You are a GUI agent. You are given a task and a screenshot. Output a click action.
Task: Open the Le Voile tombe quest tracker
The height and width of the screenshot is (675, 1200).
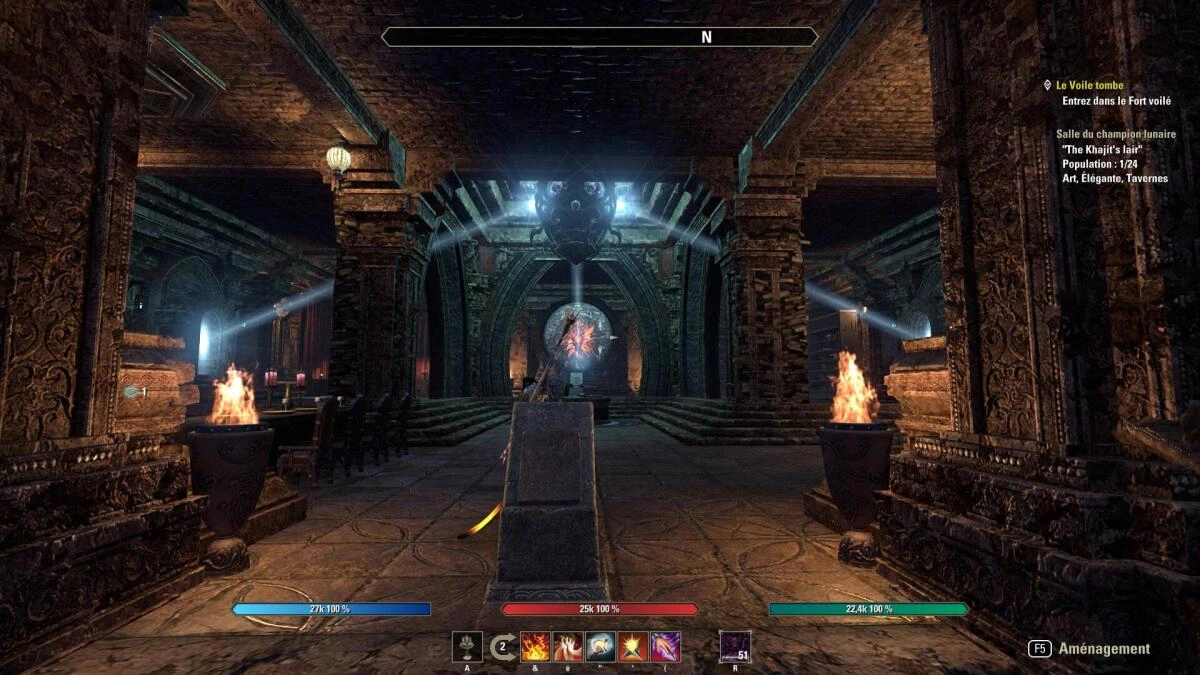pos(1089,86)
